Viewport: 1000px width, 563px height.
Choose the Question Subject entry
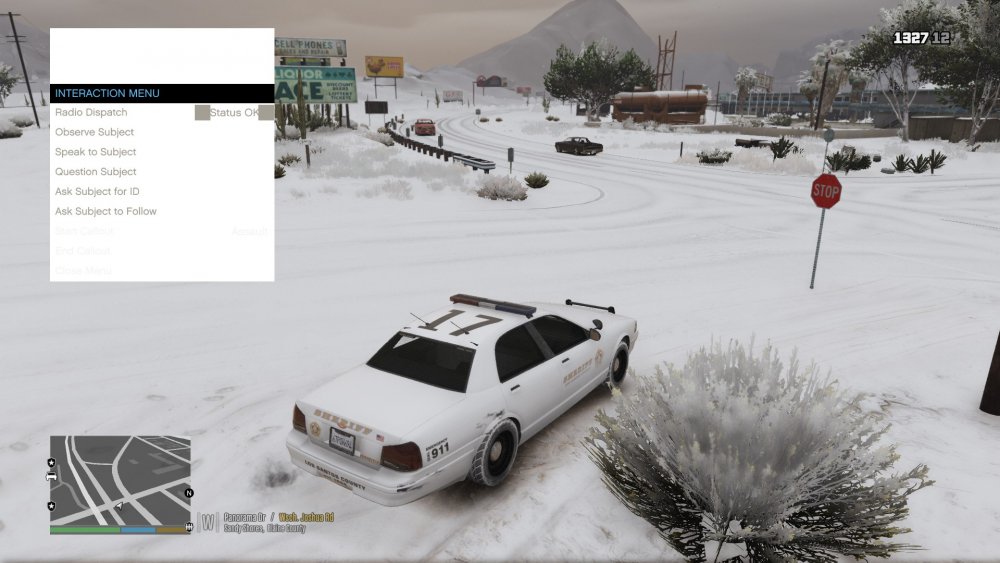coord(96,172)
